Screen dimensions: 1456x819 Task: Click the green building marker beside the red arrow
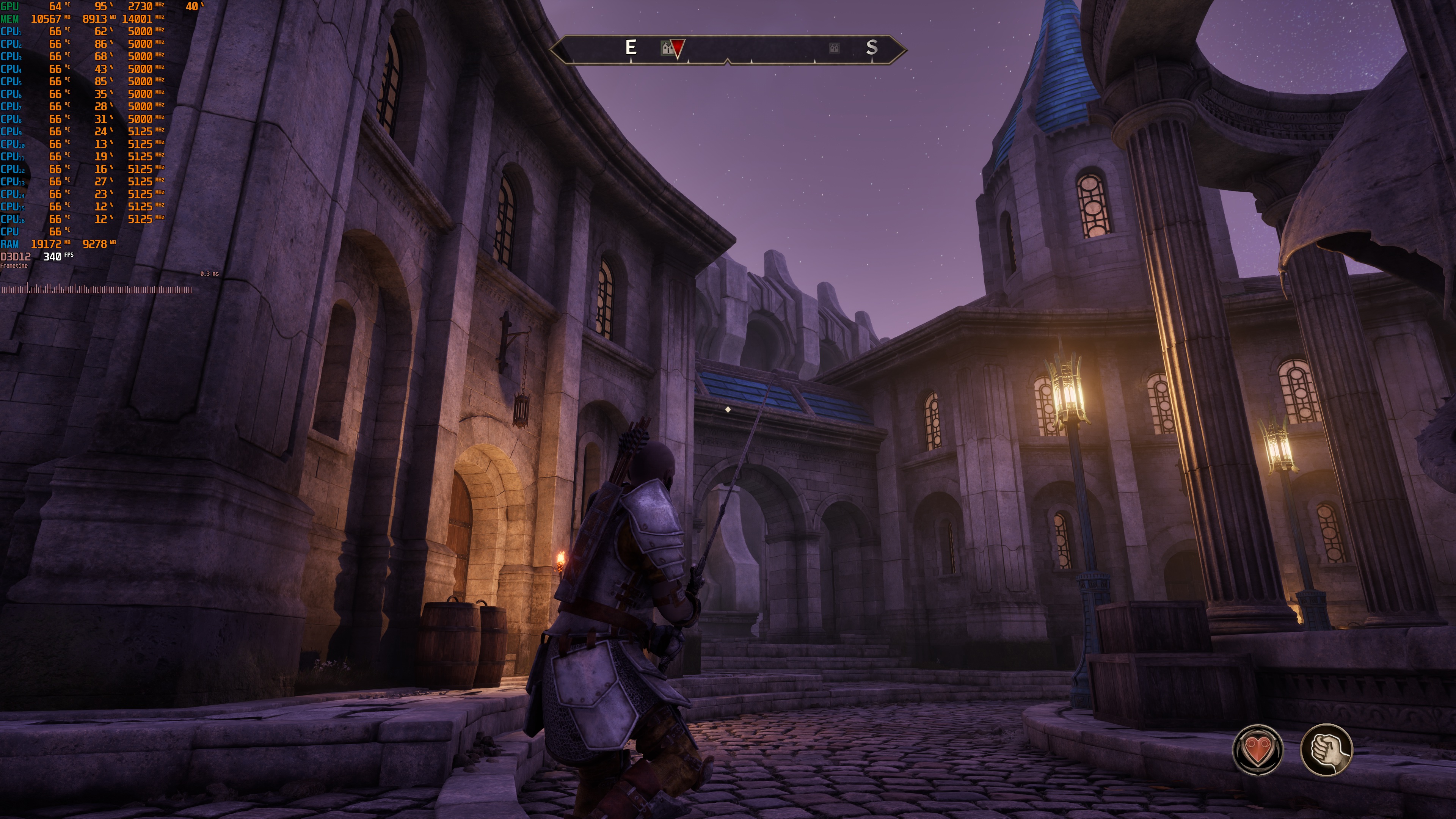point(667,49)
